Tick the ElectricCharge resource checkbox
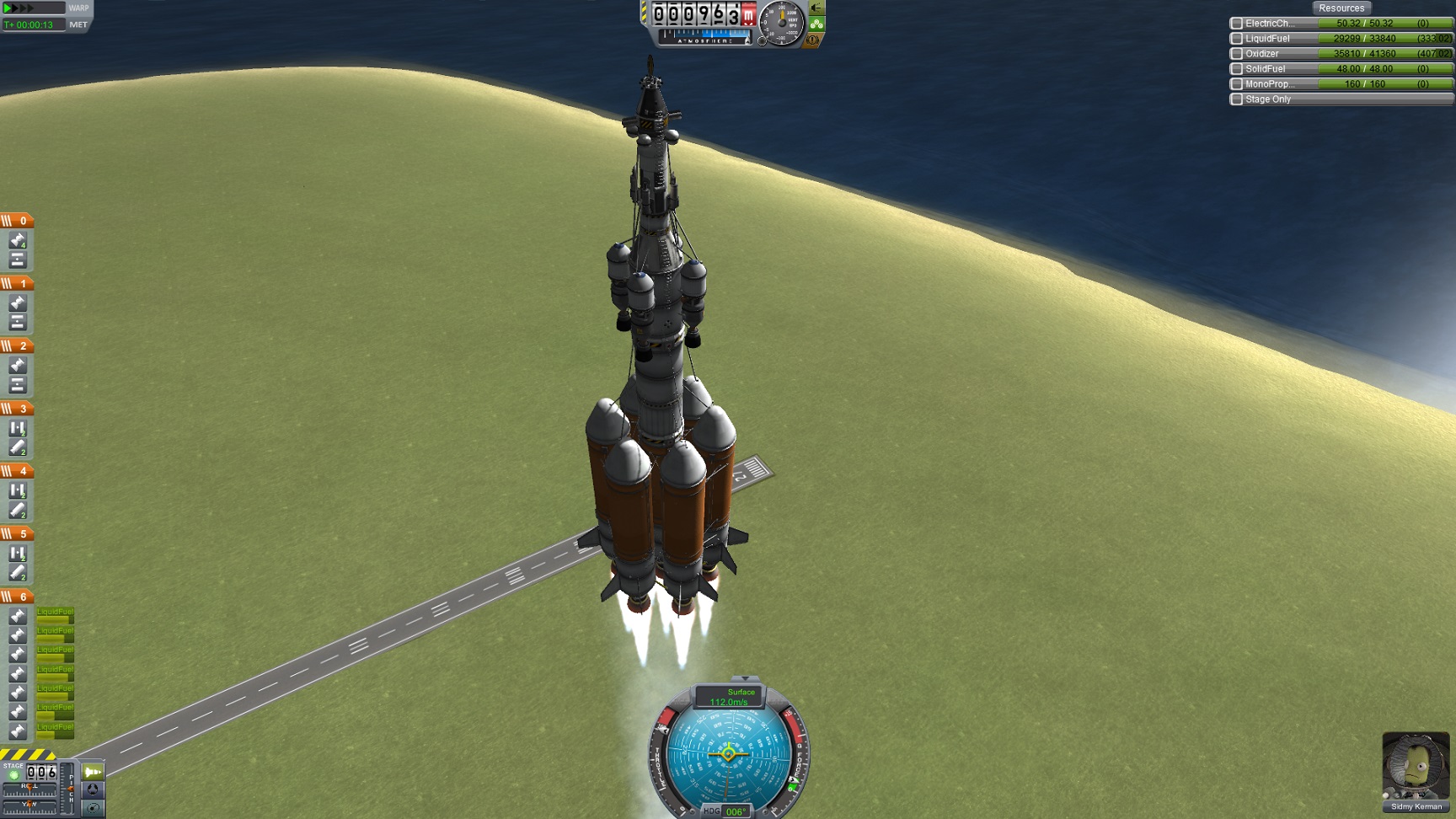This screenshot has height=819, width=1456. [x=1236, y=24]
